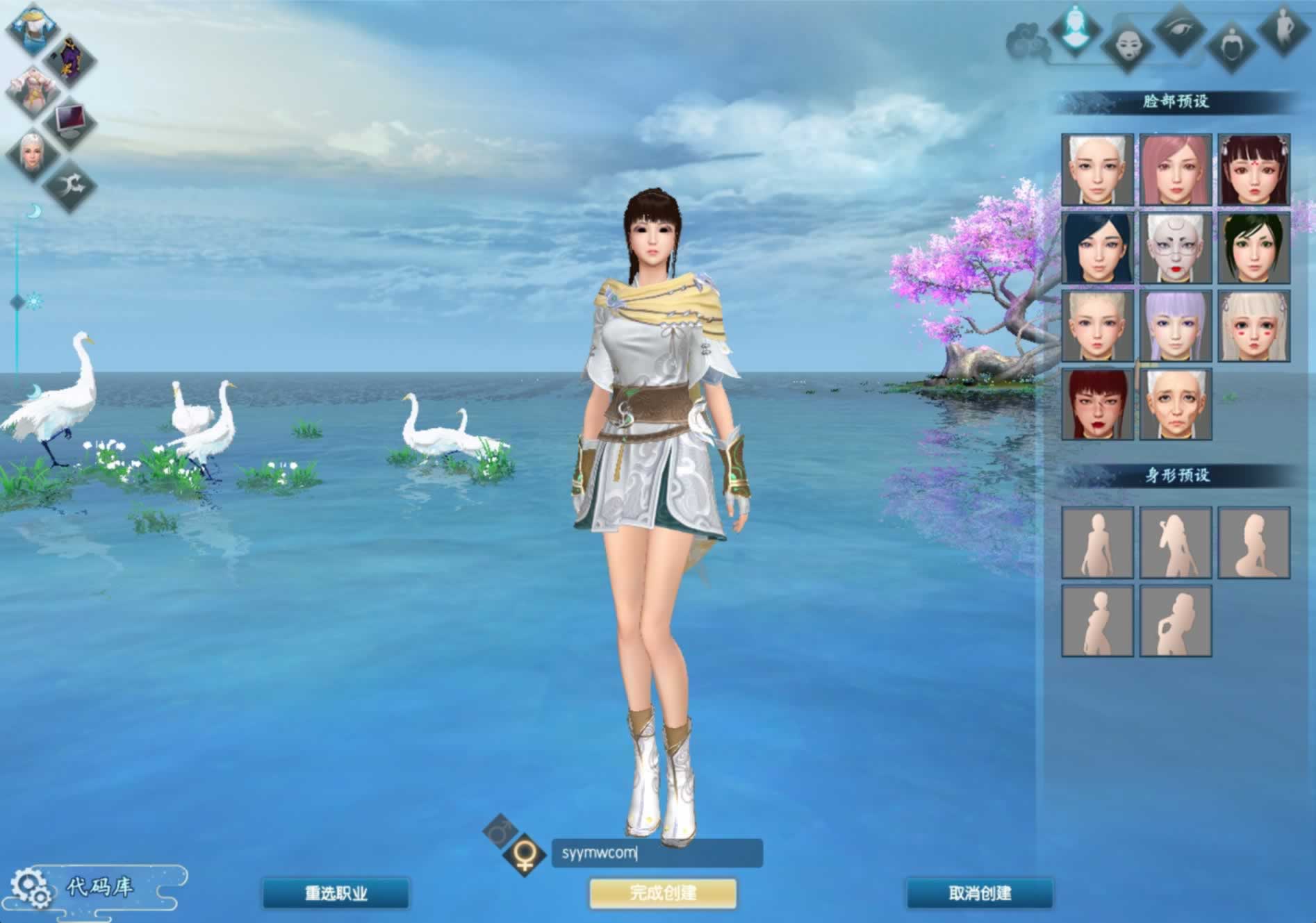Open the face details tab
1316x923 pixels.
click(1126, 46)
